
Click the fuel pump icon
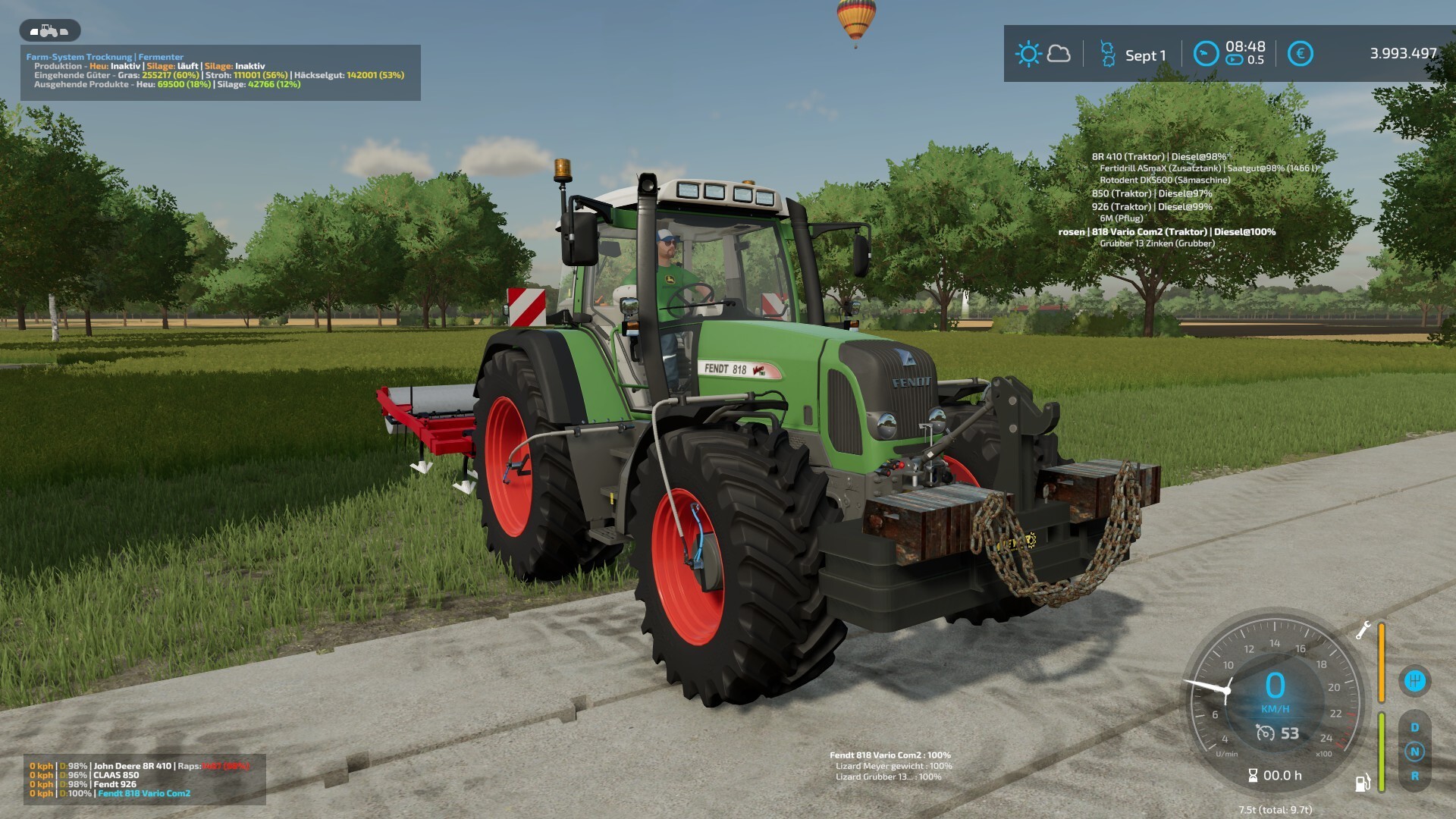1363,783
